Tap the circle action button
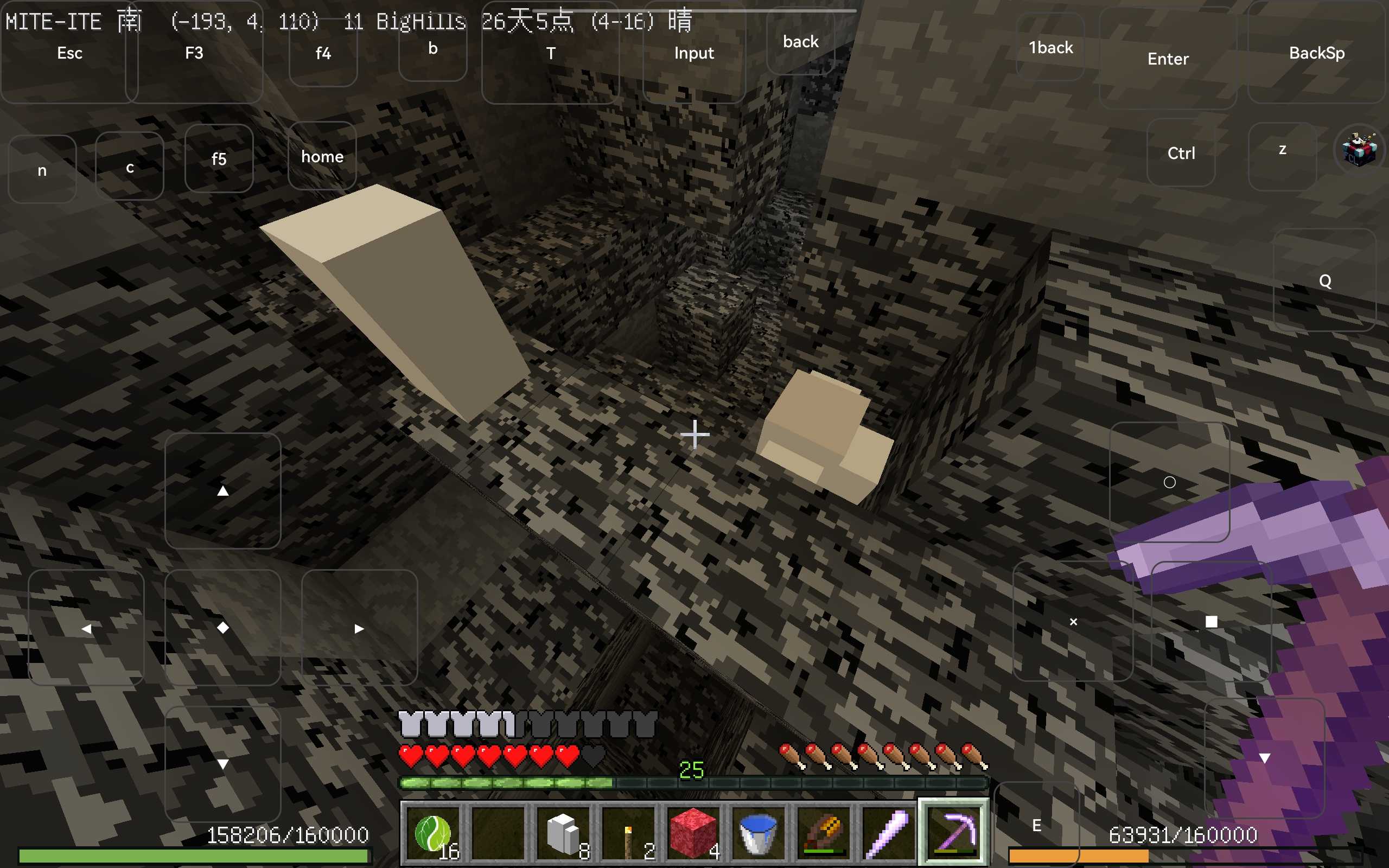Image resolution: width=1389 pixels, height=868 pixels. [1169, 482]
